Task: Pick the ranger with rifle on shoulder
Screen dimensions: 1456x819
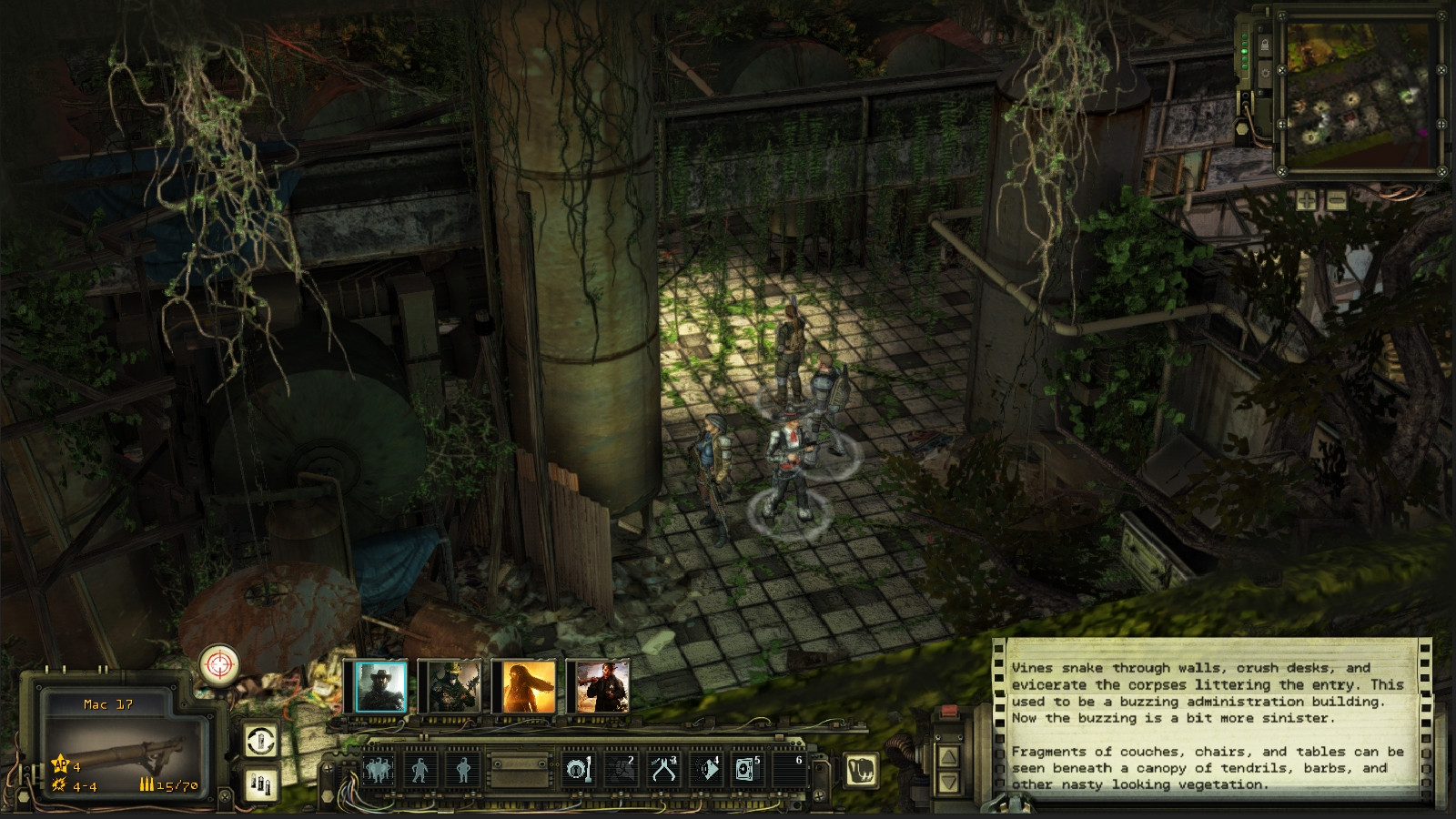Action: click(601, 687)
